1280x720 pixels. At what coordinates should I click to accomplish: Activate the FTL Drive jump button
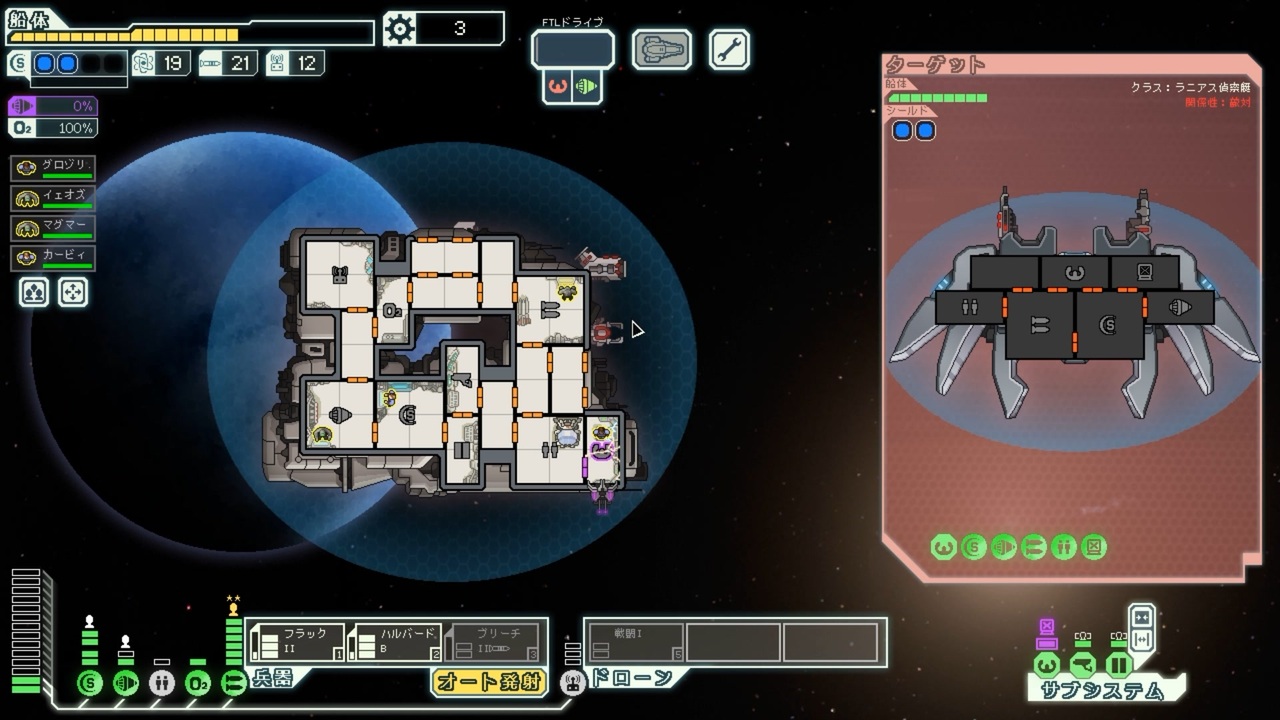[x=572, y=49]
